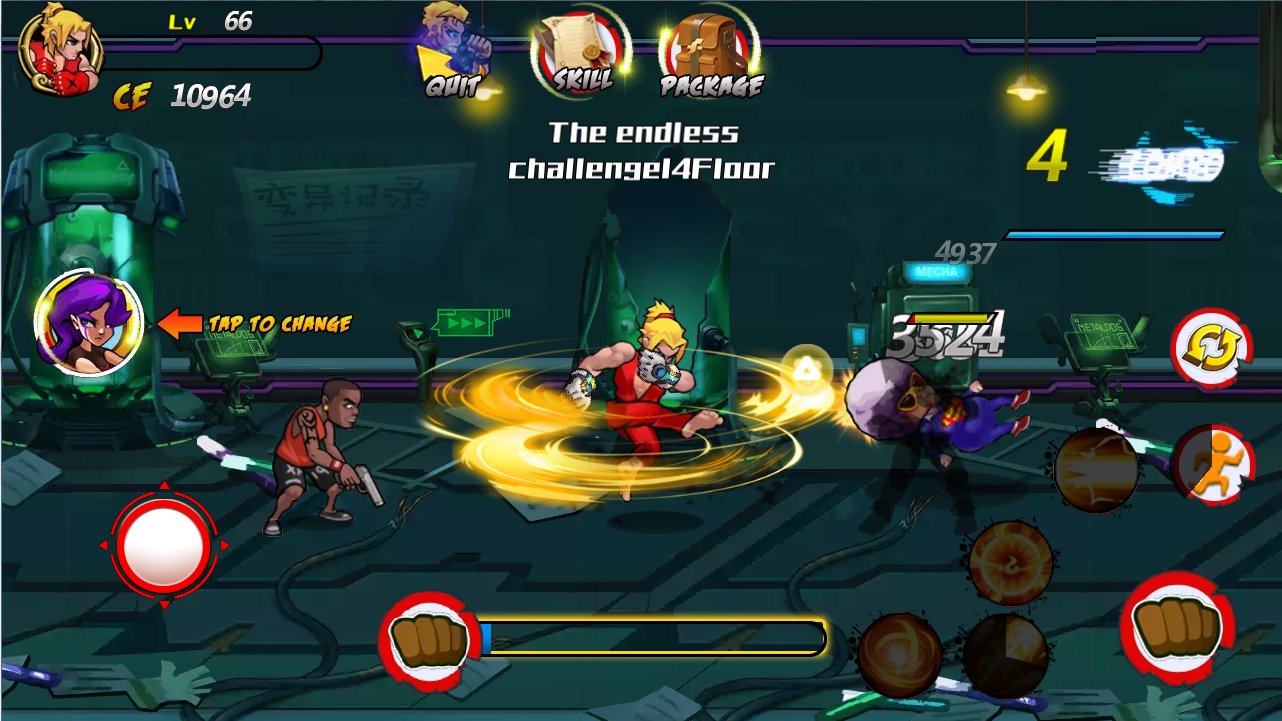Screen dimensions: 1282x721
Task: Hit the large fist attack button
Action: 1177,628
